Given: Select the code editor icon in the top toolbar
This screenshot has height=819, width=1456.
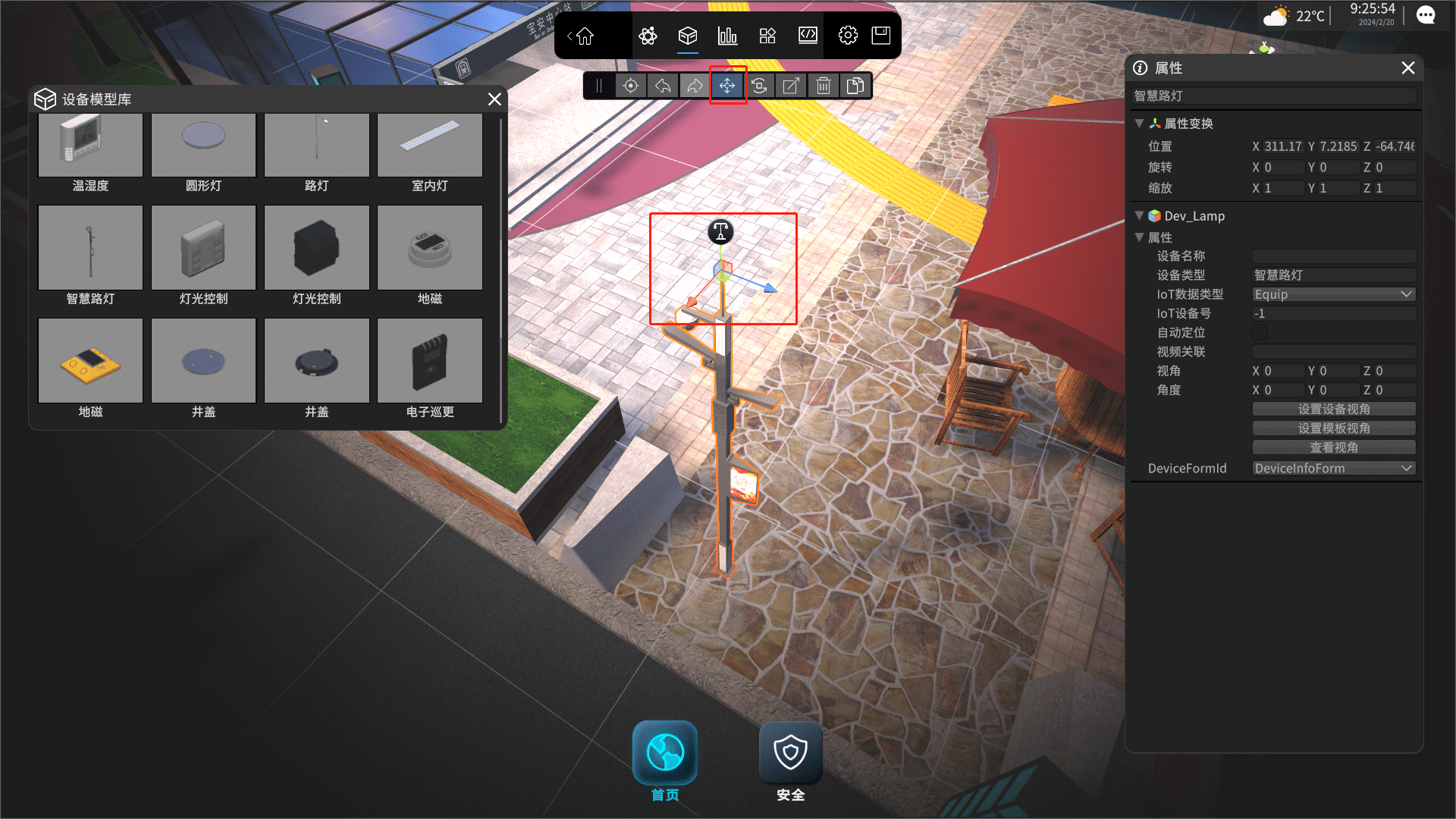Looking at the screenshot, I should [808, 36].
